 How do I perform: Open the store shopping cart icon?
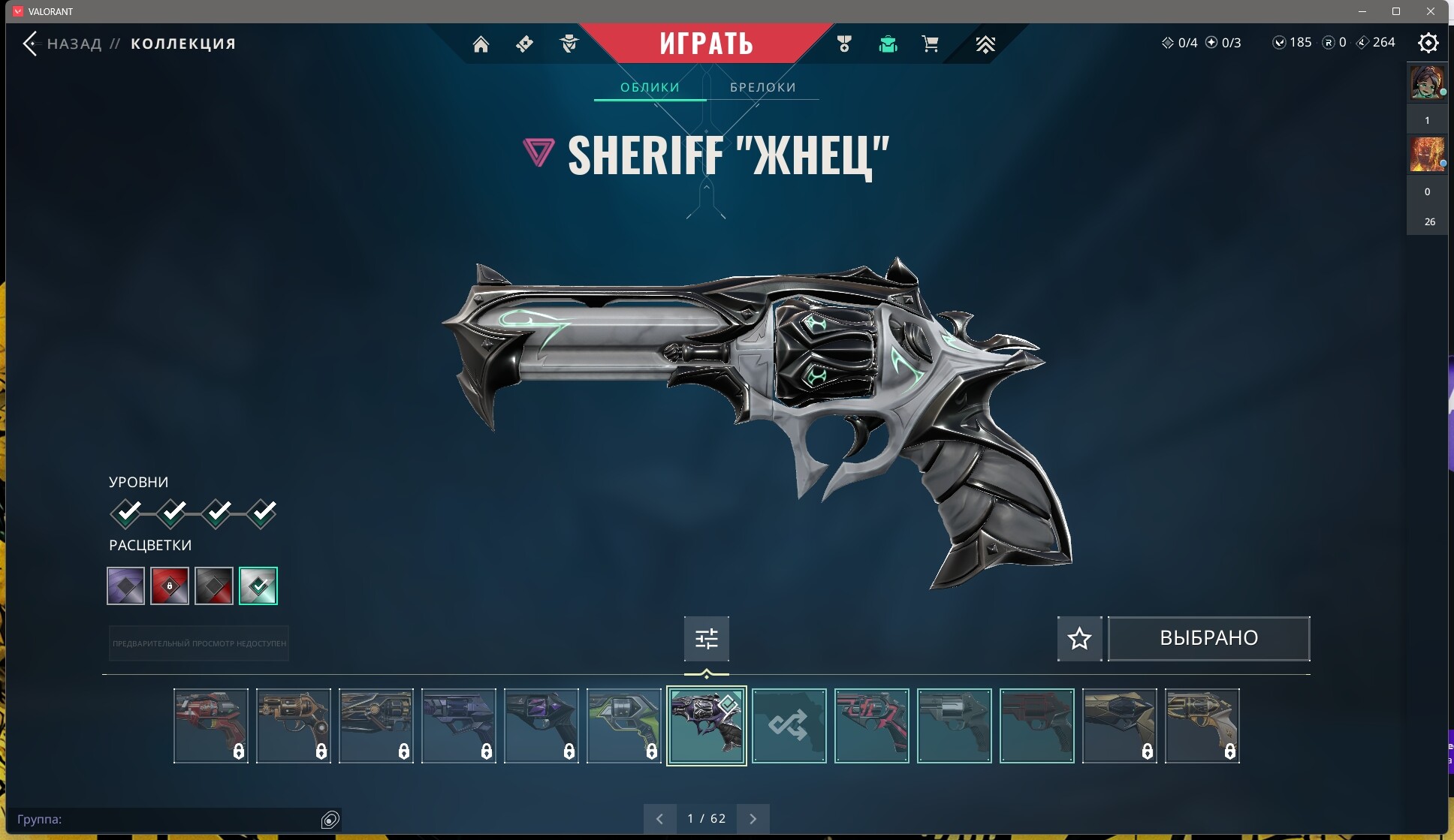[931, 44]
